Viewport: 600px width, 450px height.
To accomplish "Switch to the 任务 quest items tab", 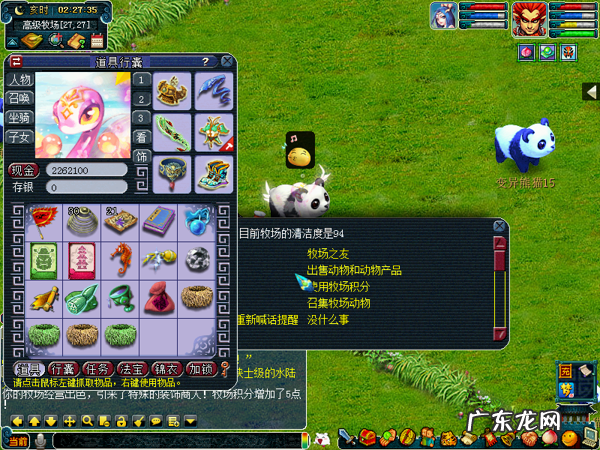I will click(96, 368).
